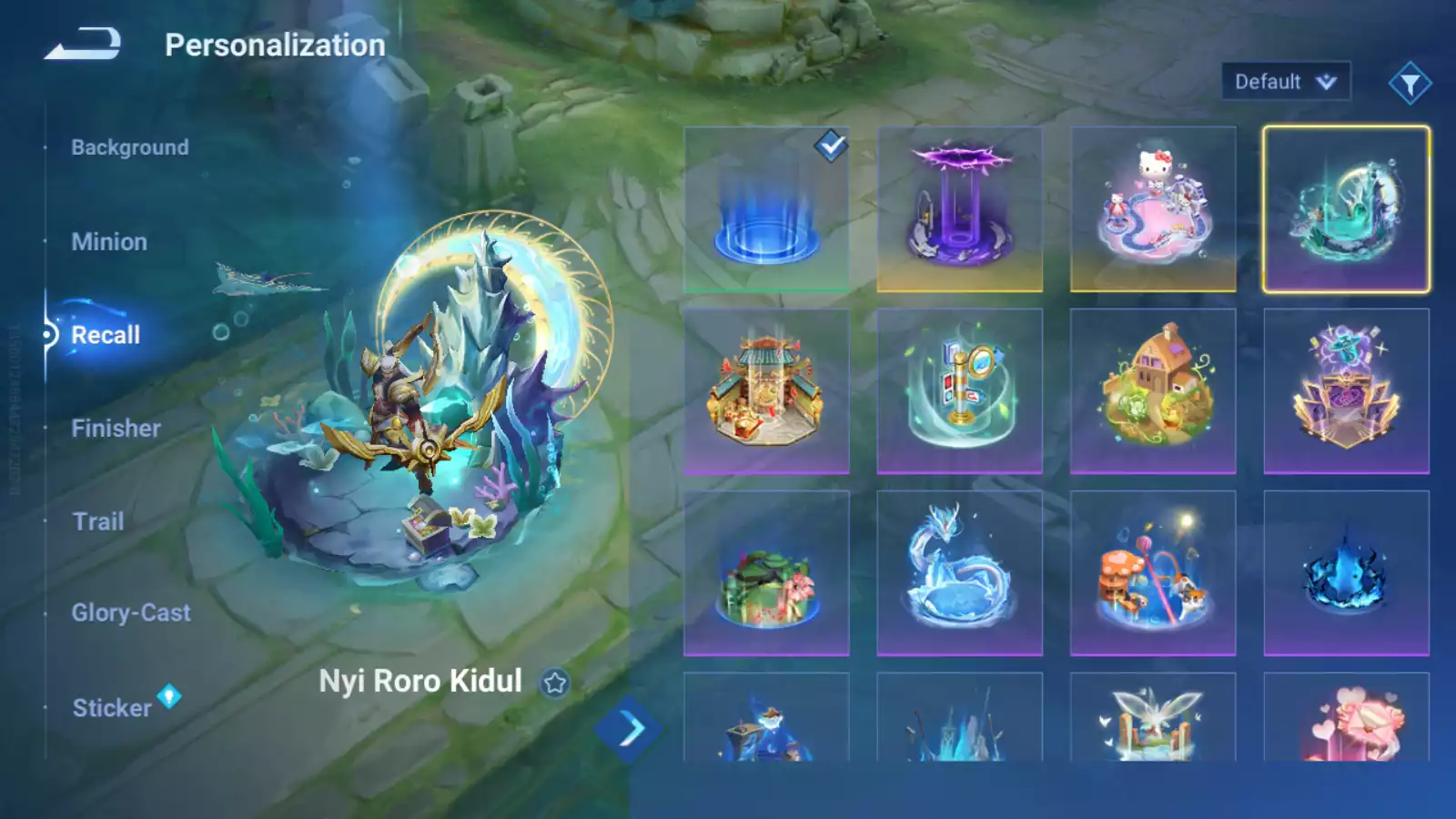Pick the ice dragon recall effect
Image resolution: width=1456 pixels, height=819 pixels.
(x=959, y=573)
